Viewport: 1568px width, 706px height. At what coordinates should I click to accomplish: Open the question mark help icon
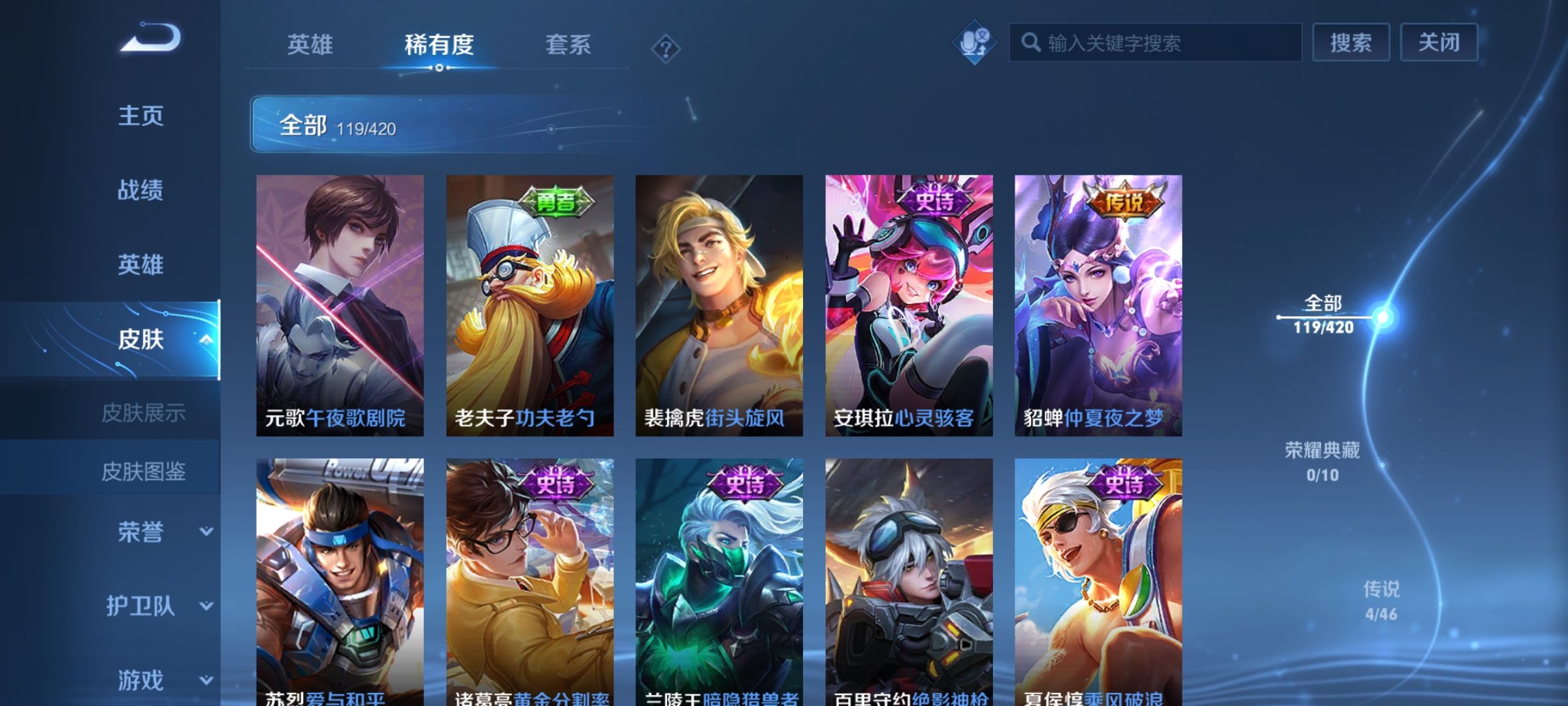pyautogui.click(x=665, y=46)
